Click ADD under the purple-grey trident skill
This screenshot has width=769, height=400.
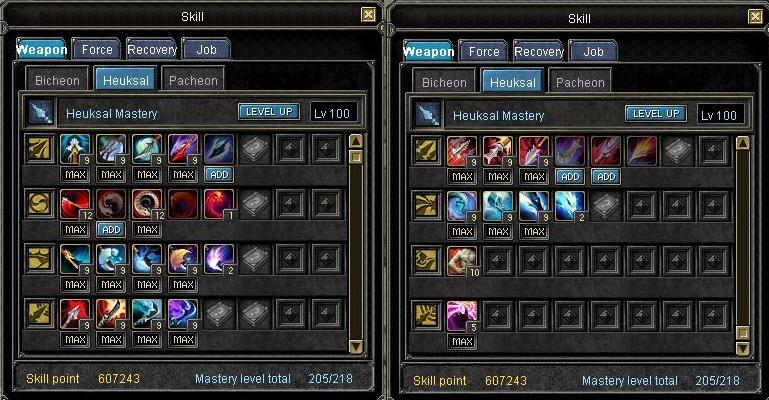(x=570, y=176)
